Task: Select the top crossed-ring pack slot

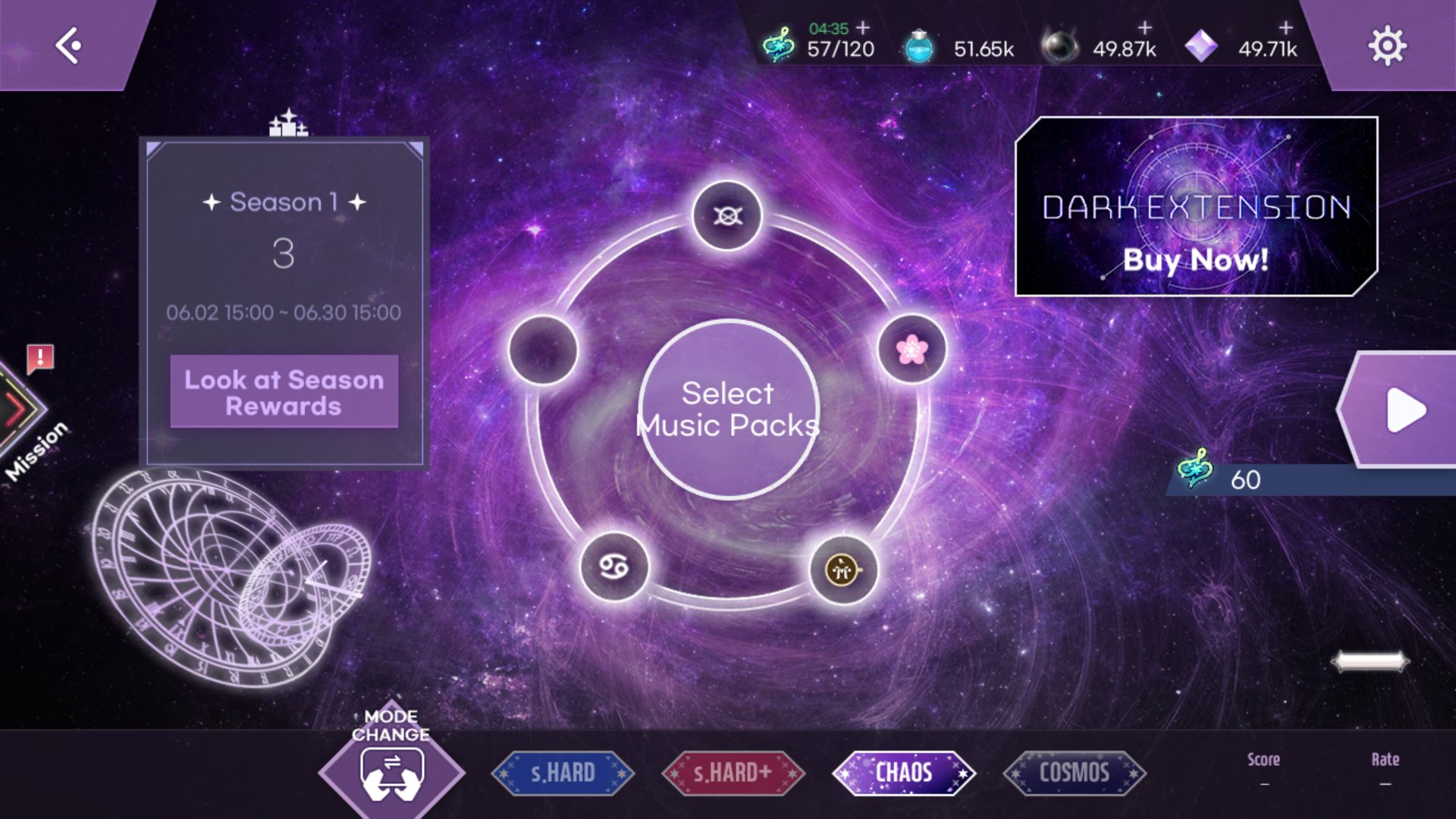Action: click(727, 216)
